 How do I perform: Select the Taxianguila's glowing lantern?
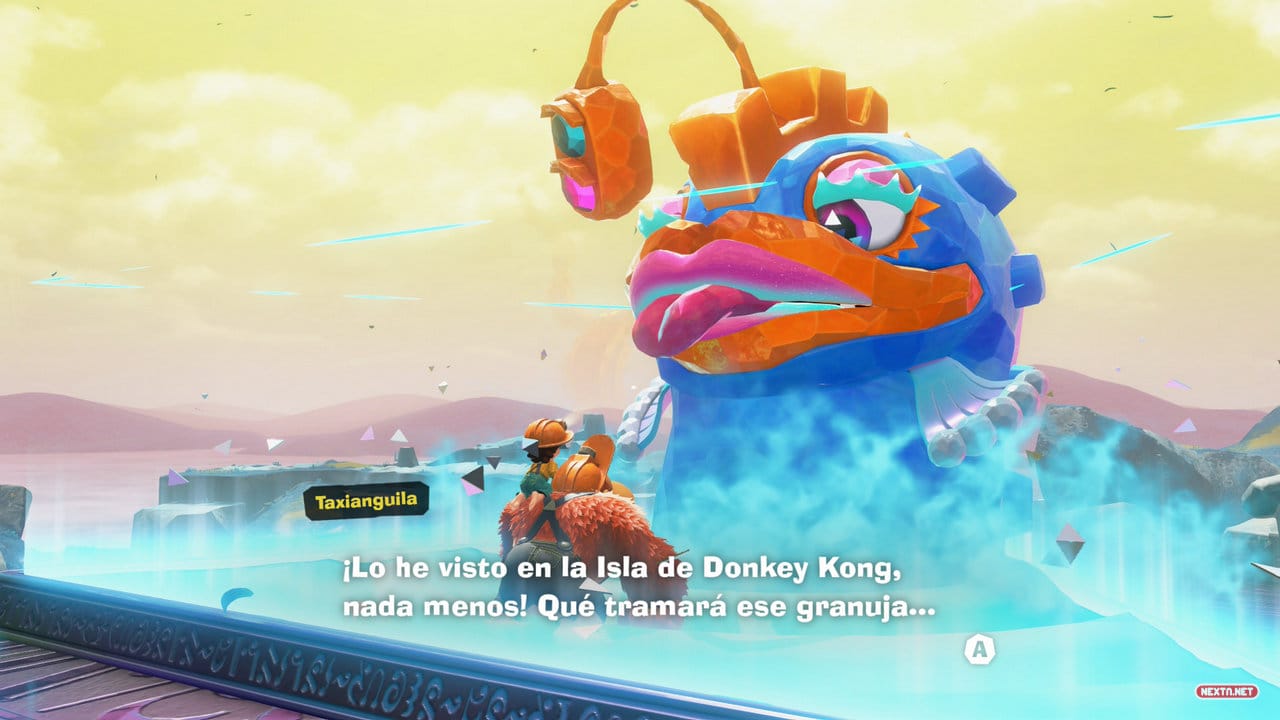click(x=590, y=150)
